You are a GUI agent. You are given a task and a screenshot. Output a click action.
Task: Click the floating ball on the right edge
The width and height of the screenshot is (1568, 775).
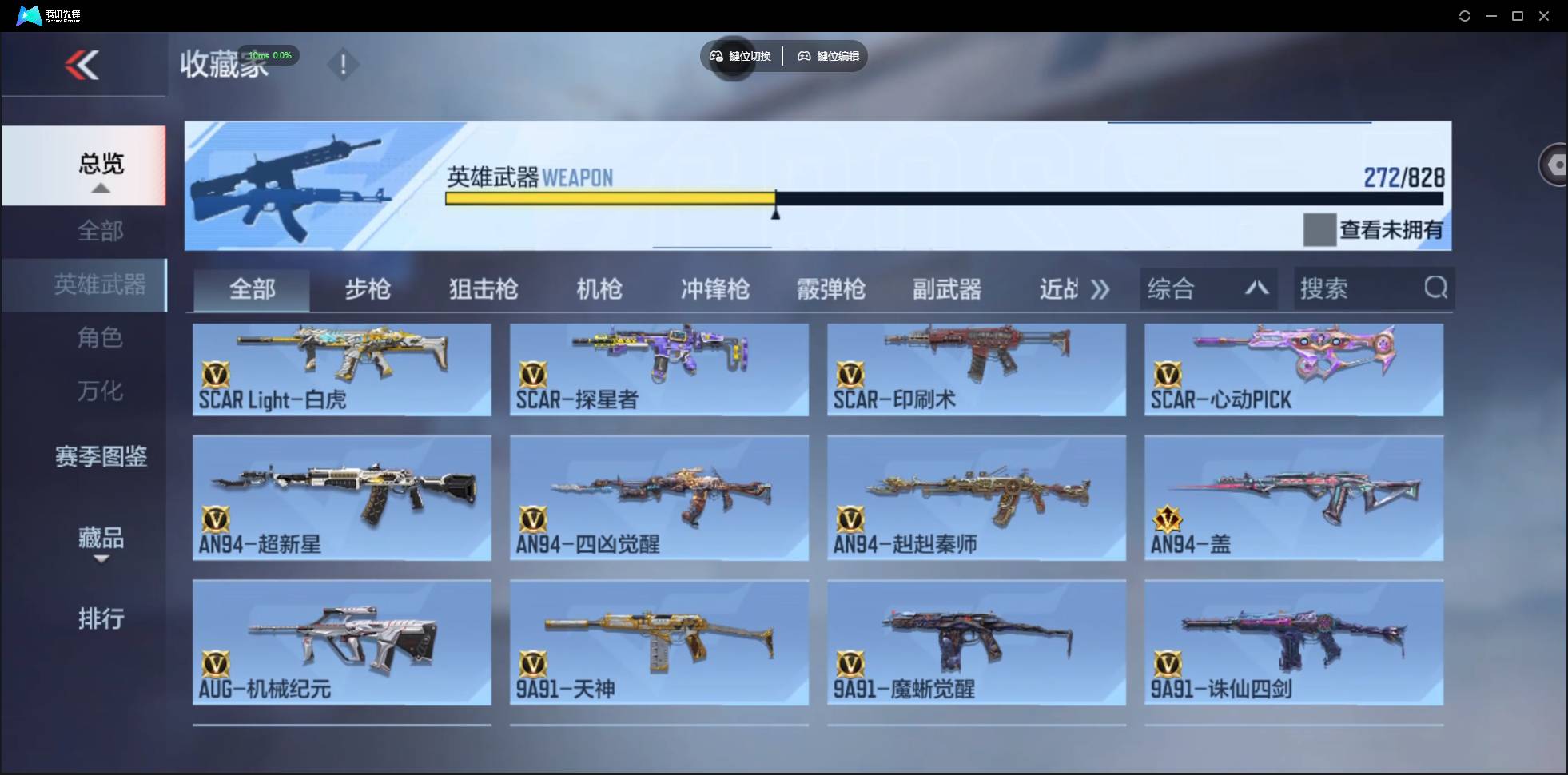click(x=1557, y=164)
